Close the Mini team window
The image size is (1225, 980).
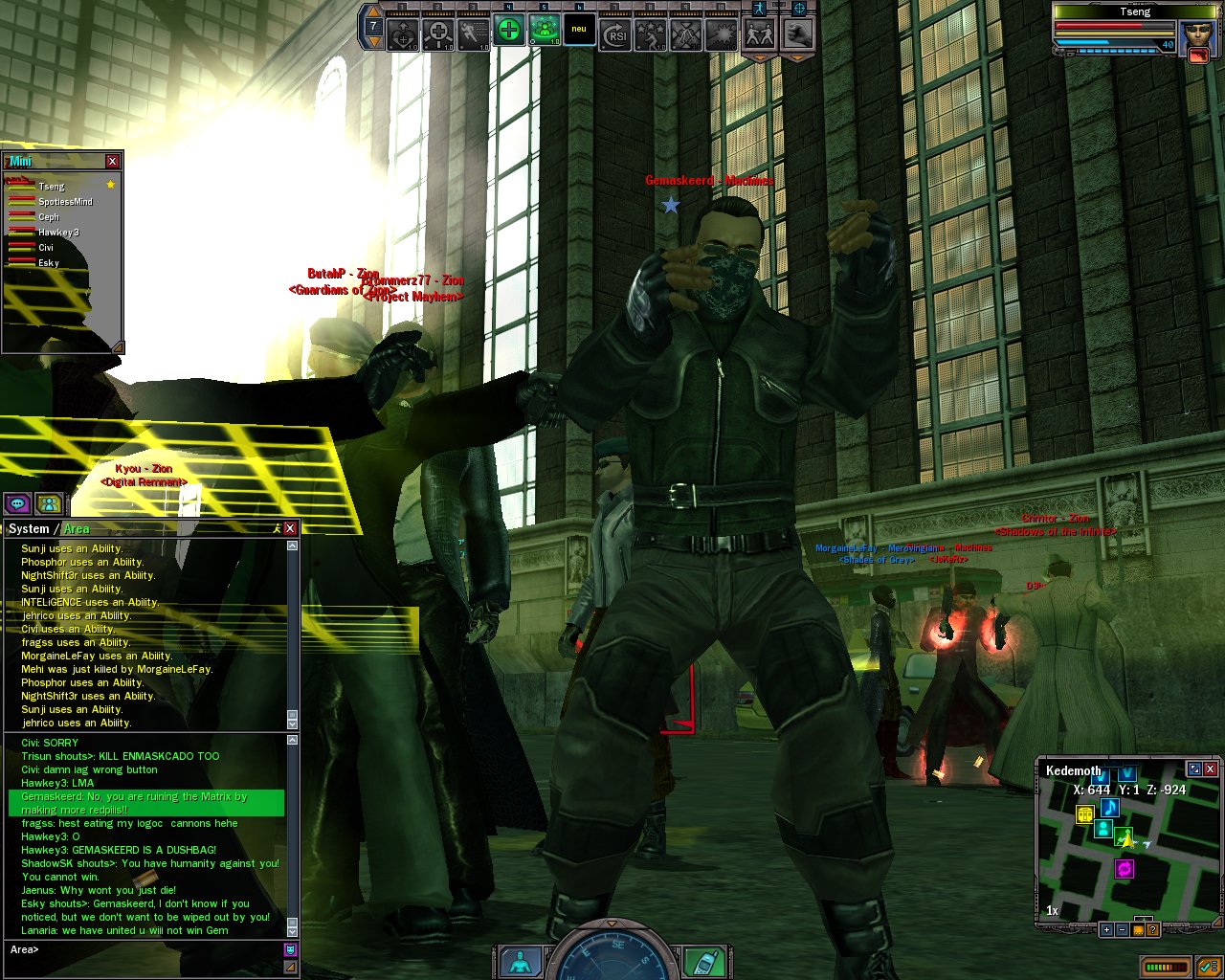pyautogui.click(x=113, y=161)
